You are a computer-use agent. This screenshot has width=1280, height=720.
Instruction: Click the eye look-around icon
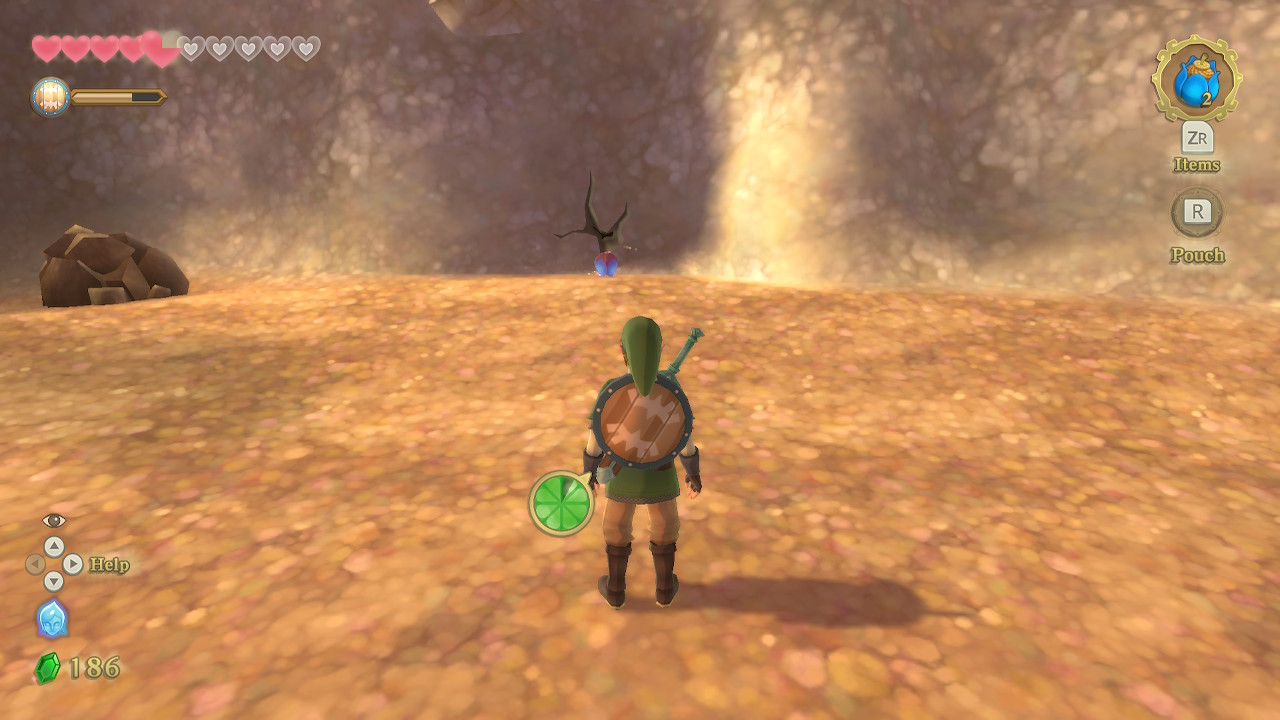54,520
